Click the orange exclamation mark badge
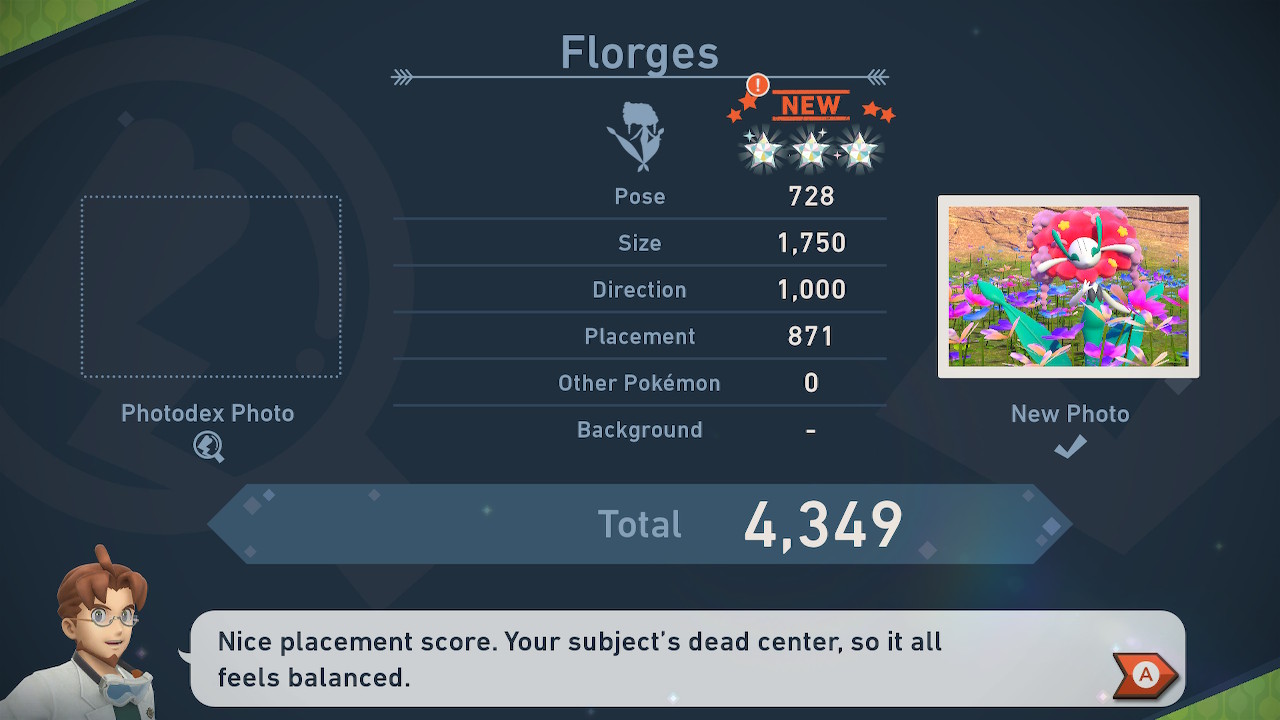The height and width of the screenshot is (720, 1280). tap(757, 87)
